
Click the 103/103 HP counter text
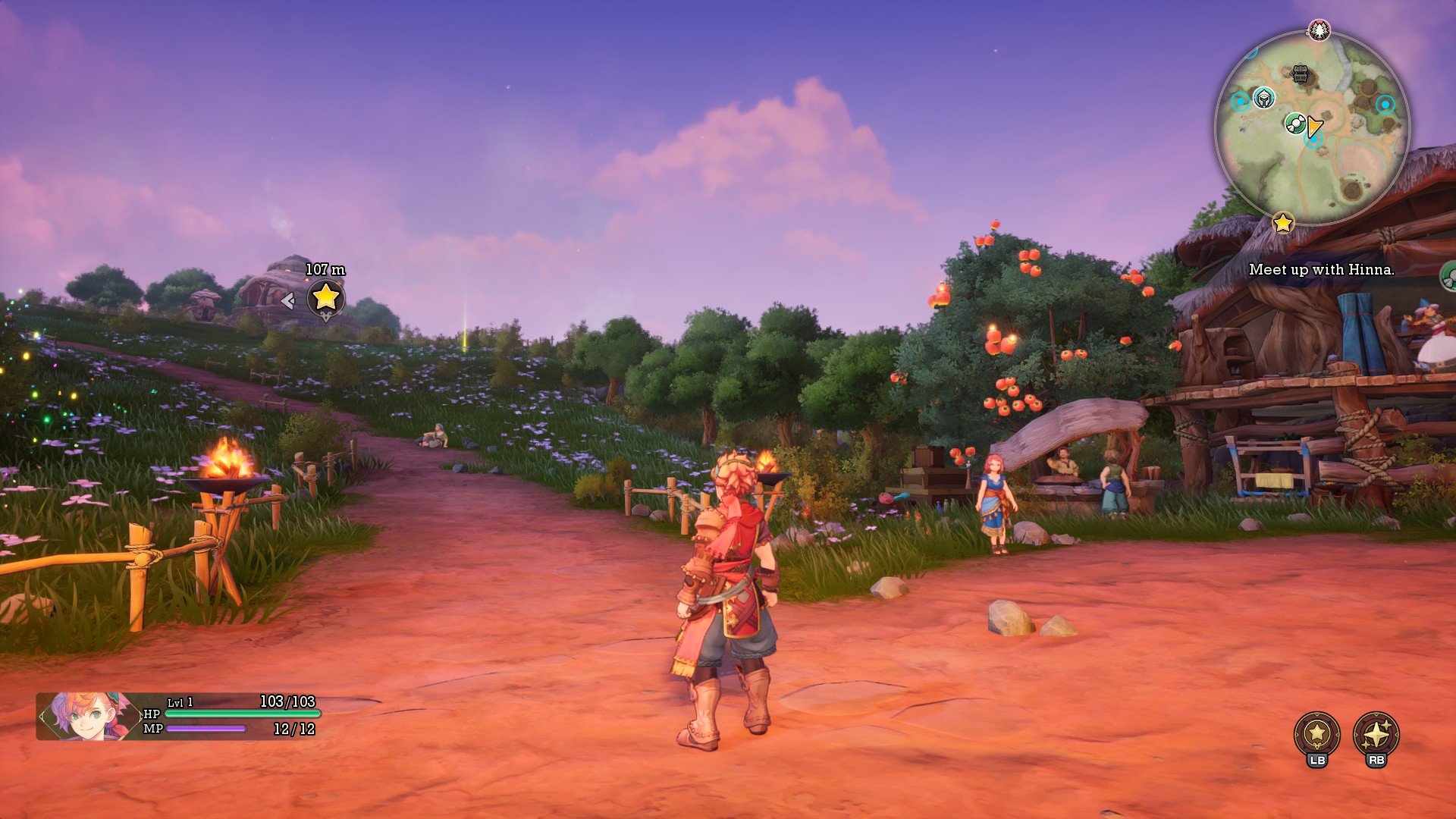pyautogui.click(x=287, y=702)
